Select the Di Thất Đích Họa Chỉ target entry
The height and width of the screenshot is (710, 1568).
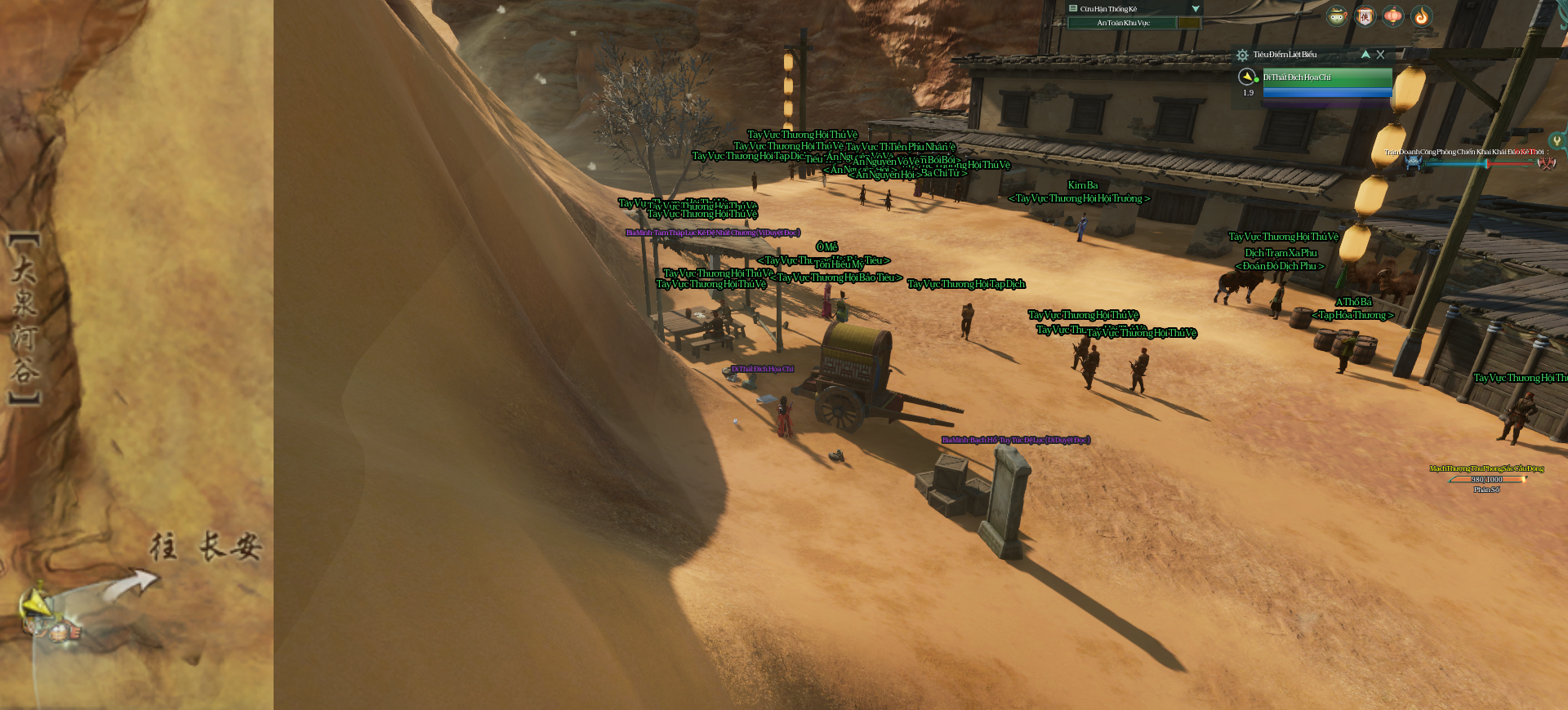click(x=1327, y=78)
